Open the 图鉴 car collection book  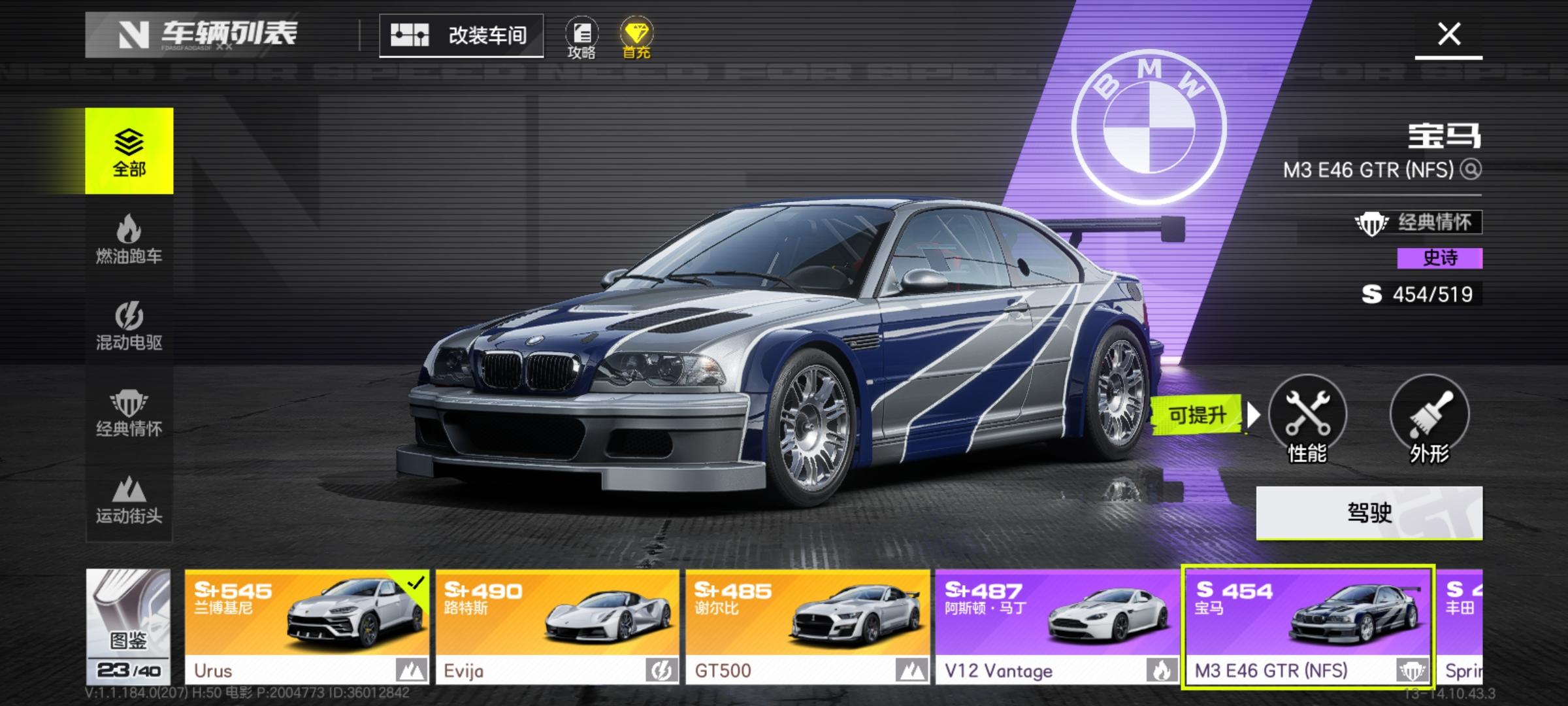(x=129, y=626)
